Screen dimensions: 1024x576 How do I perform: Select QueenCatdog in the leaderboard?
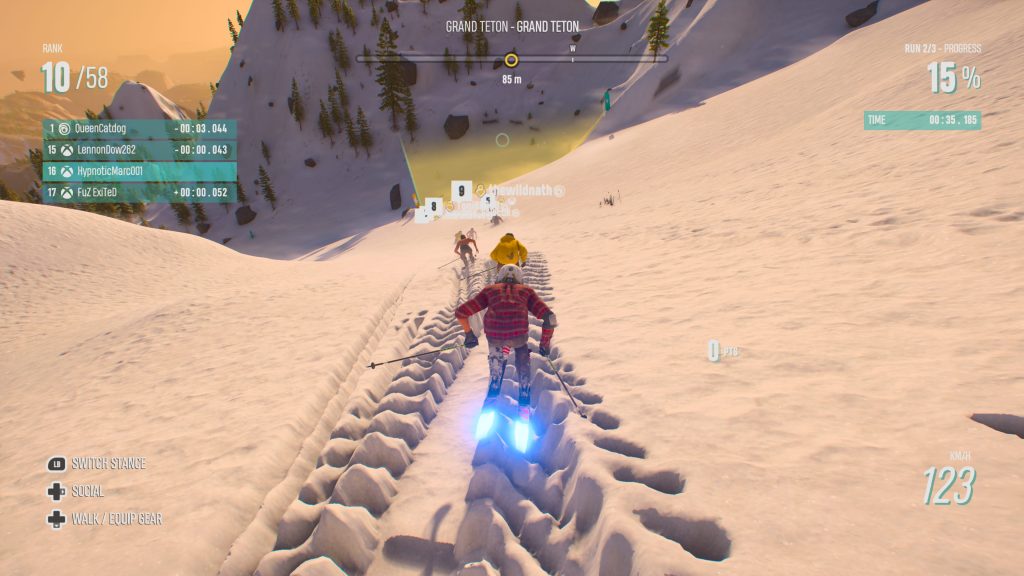point(139,129)
